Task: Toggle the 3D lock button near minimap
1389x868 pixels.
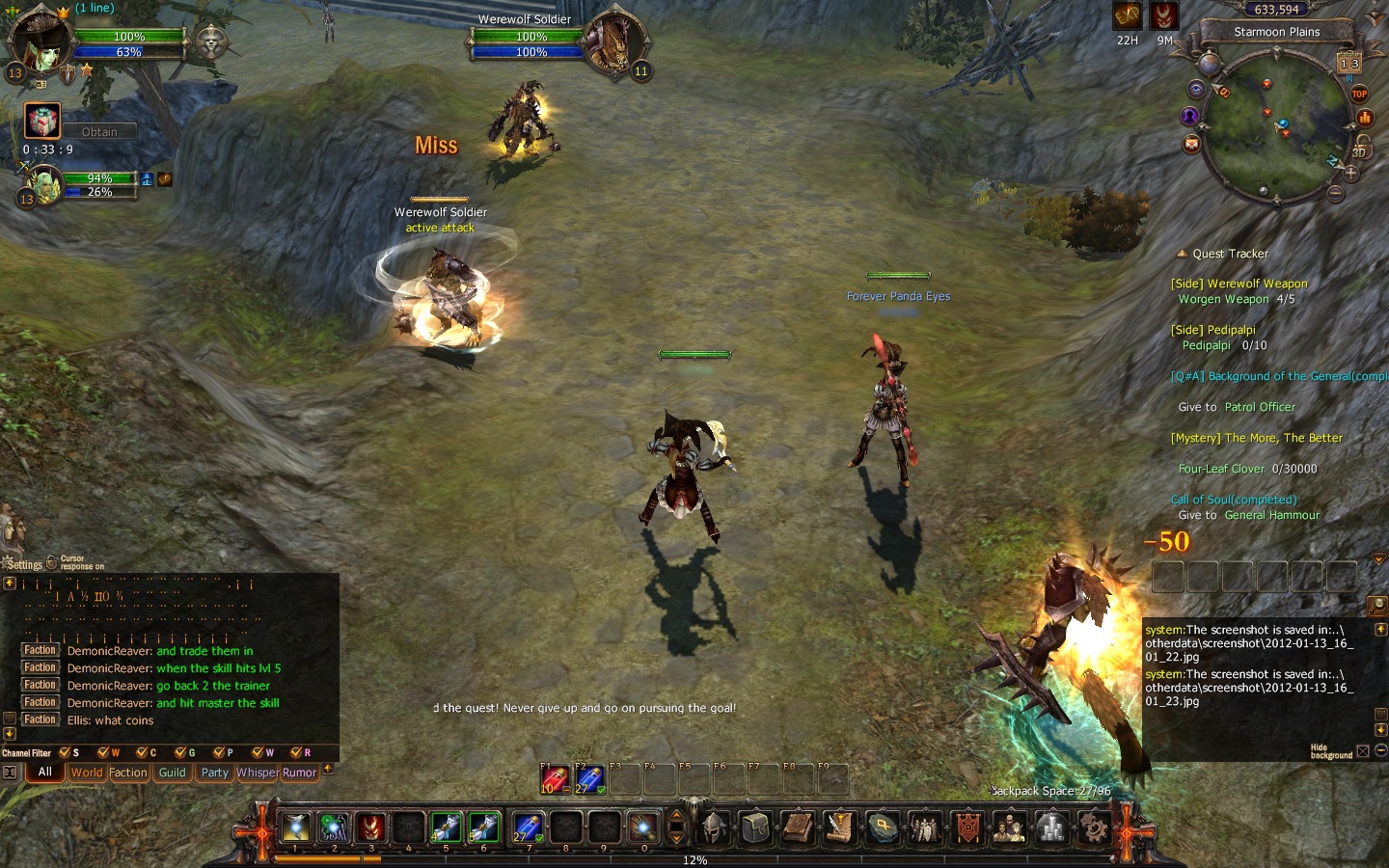Action: pyautogui.click(x=1360, y=148)
